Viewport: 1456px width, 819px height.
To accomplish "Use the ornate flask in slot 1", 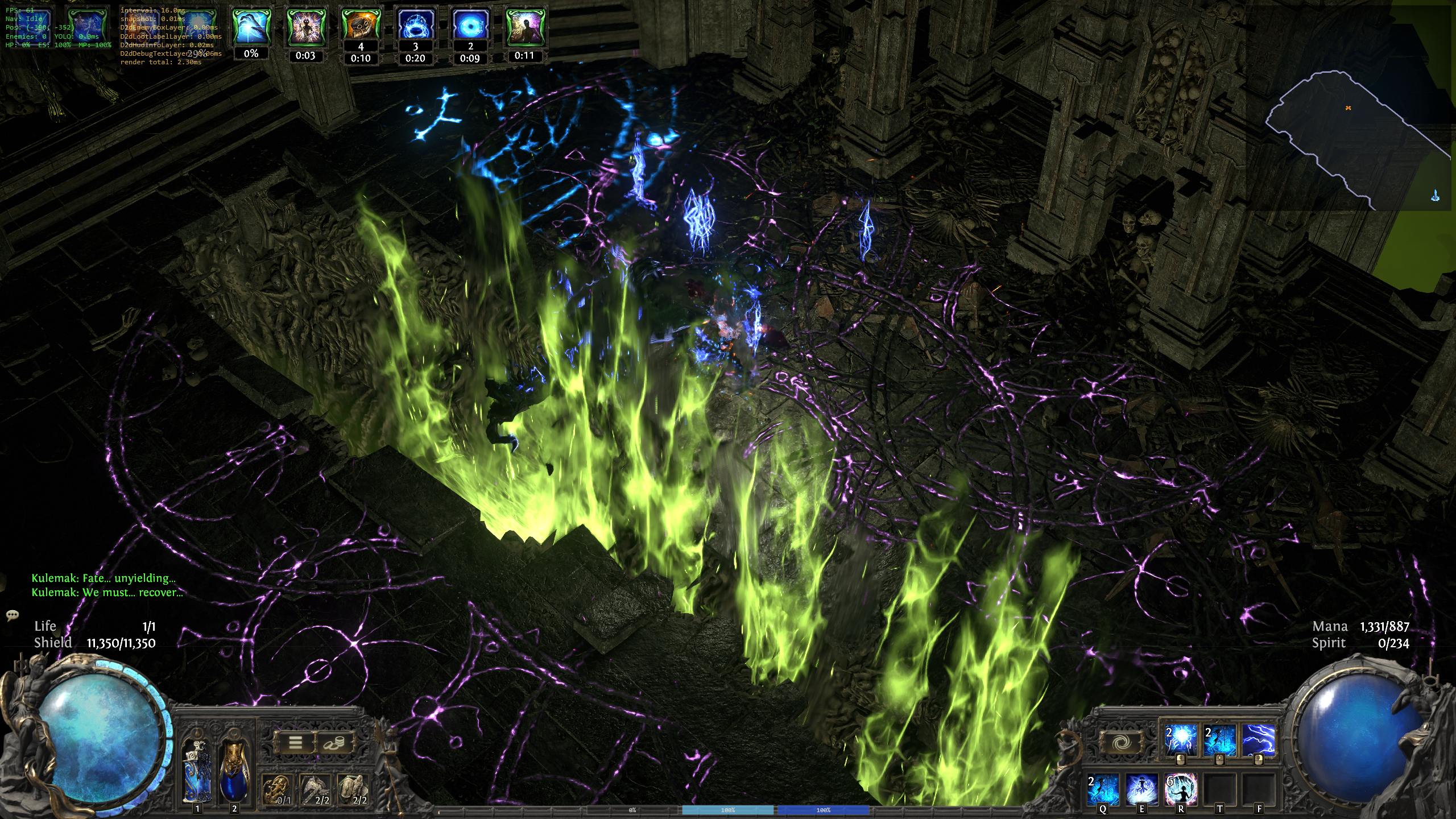I will (x=197, y=770).
